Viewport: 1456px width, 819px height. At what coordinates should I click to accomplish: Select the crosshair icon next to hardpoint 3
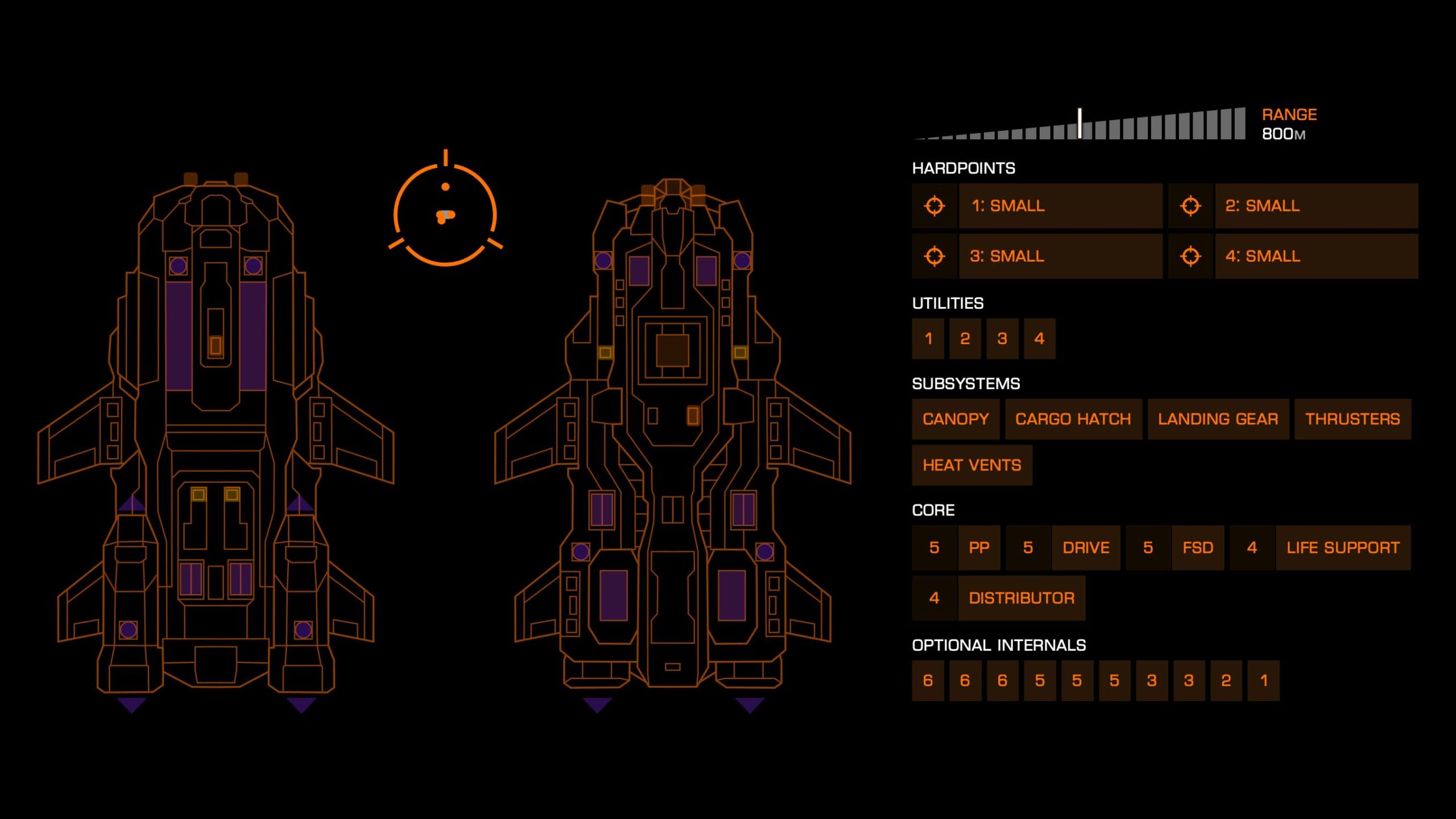(x=936, y=257)
